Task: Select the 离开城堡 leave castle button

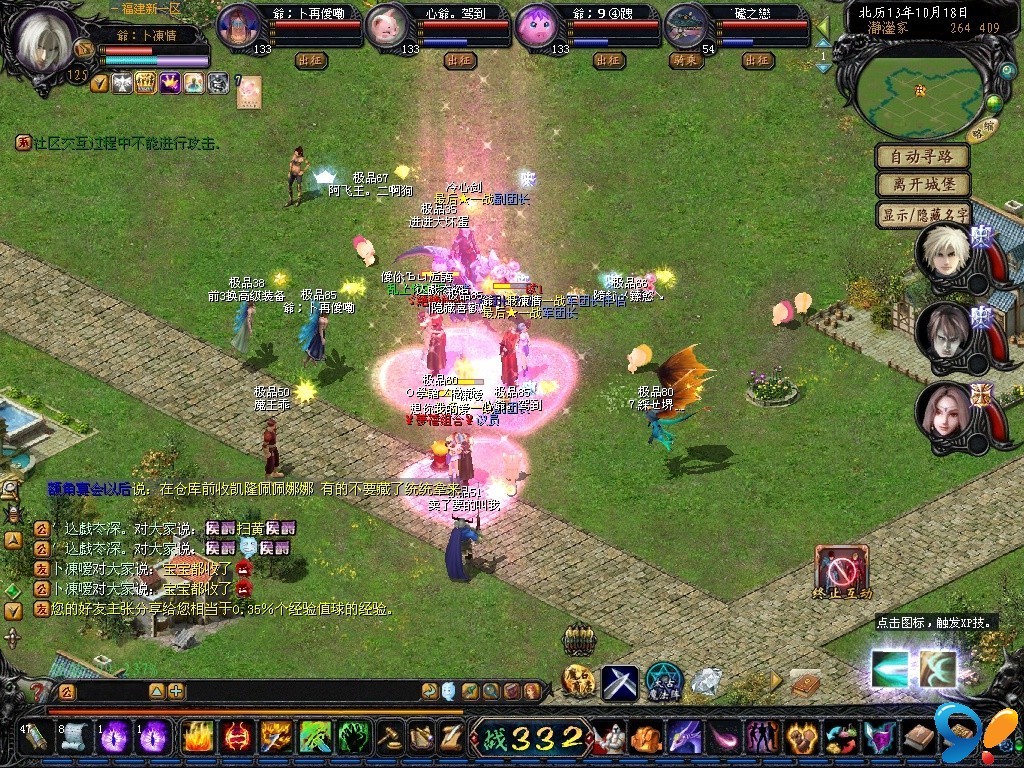Action: [x=923, y=185]
